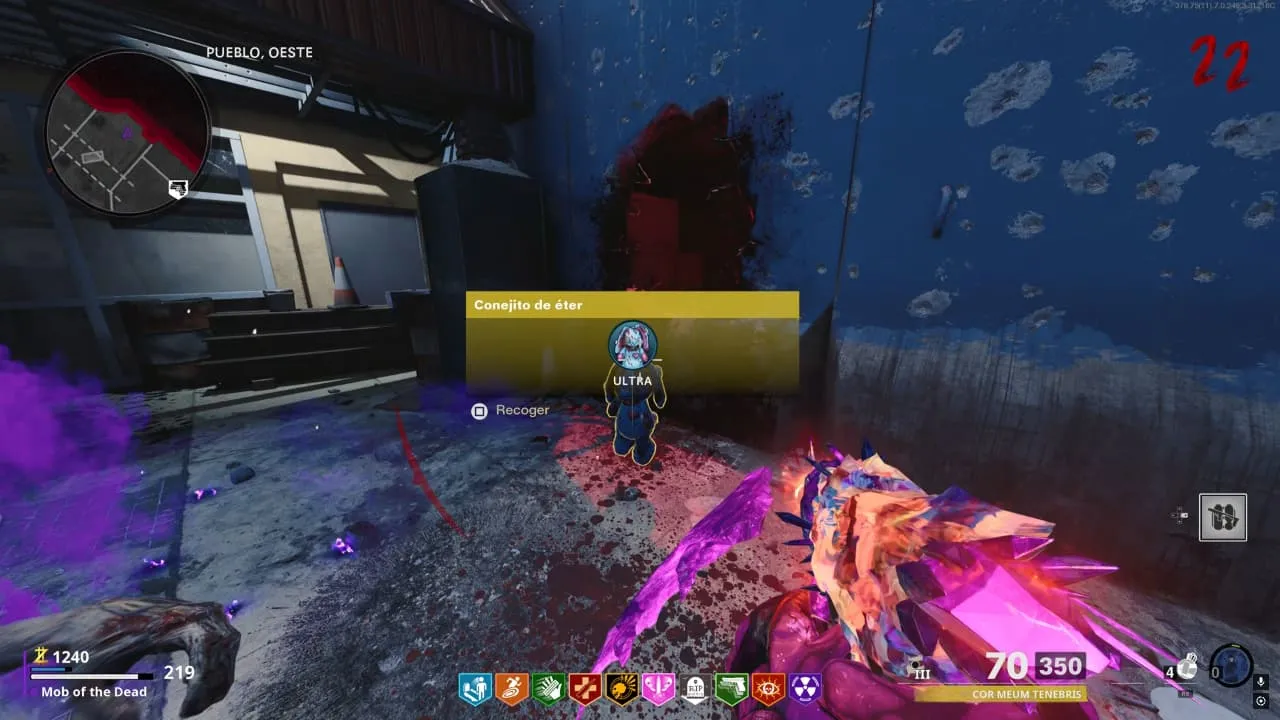Click the Tombstone Soda gravestone perk icon
1280x720 pixels.
click(695, 688)
